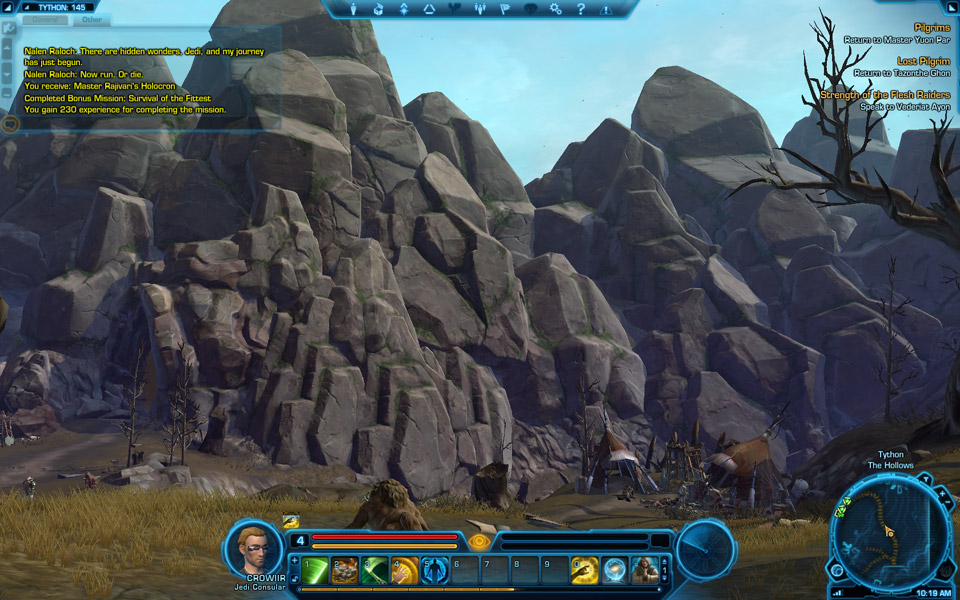960x600 pixels.
Task: Switch to the General chat tab
Action: (x=45, y=19)
